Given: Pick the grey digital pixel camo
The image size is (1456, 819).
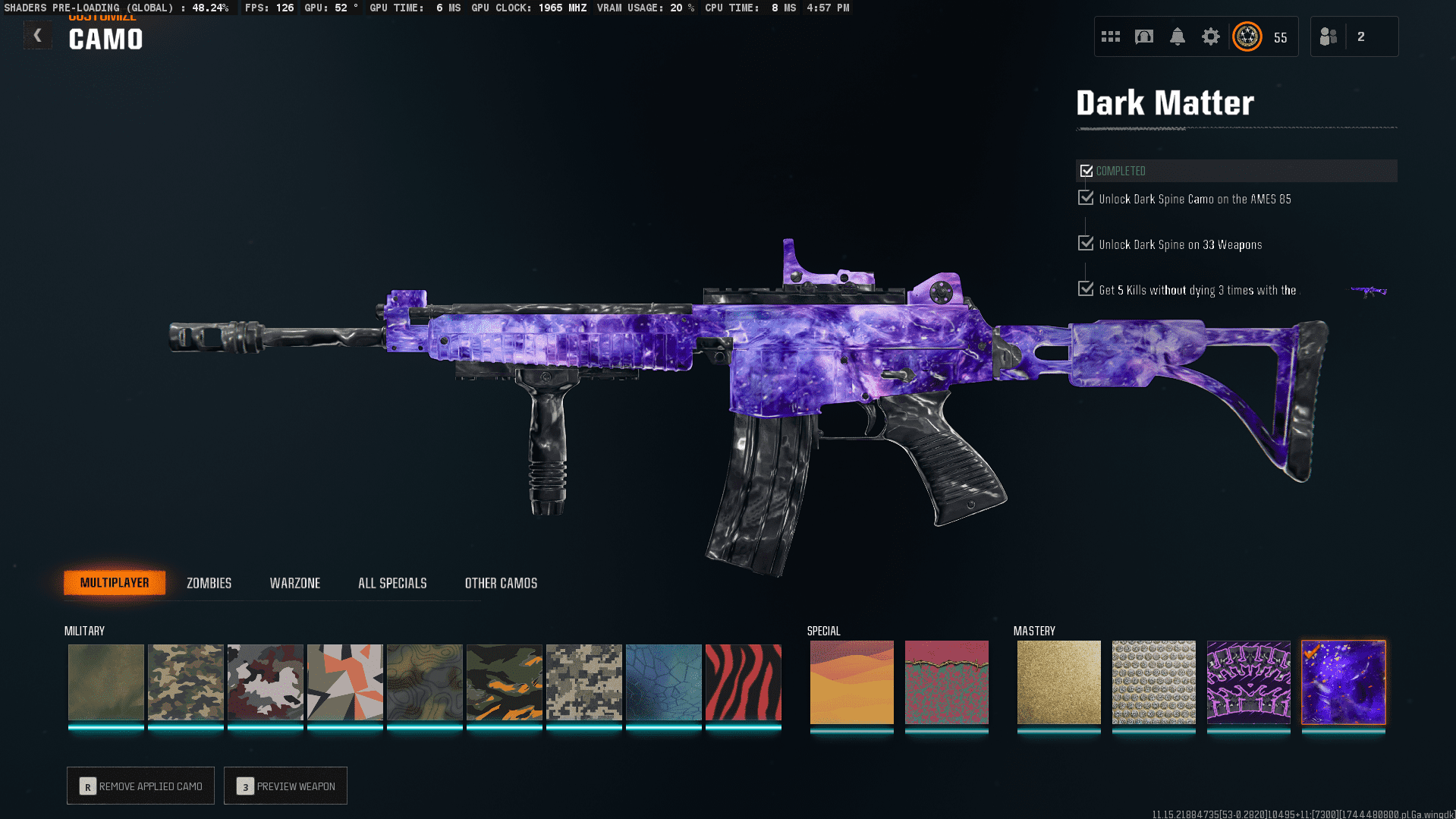Looking at the screenshot, I should [583, 682].
